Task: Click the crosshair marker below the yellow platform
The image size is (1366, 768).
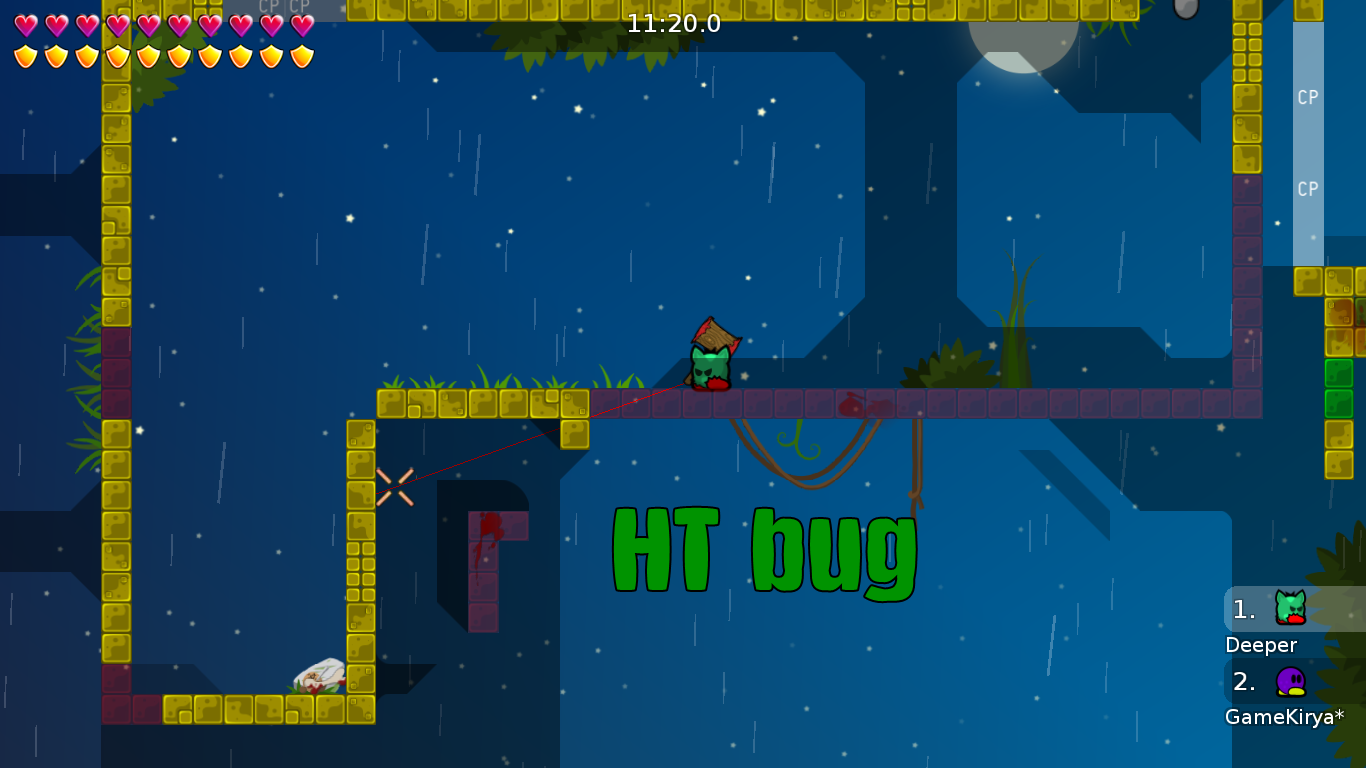Action: point(394,484)
